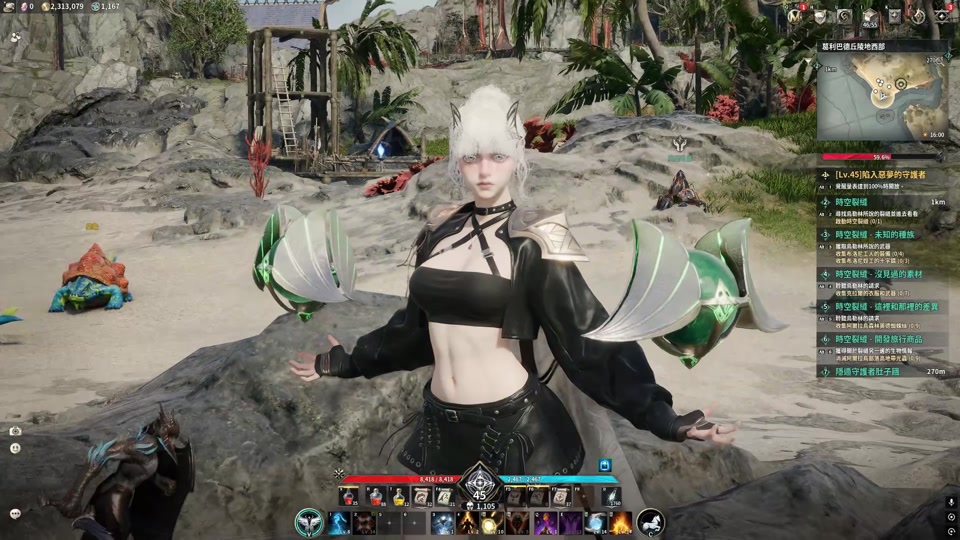
Task: Open the inventory cube showing 46/55
Action: coord(870,16)
